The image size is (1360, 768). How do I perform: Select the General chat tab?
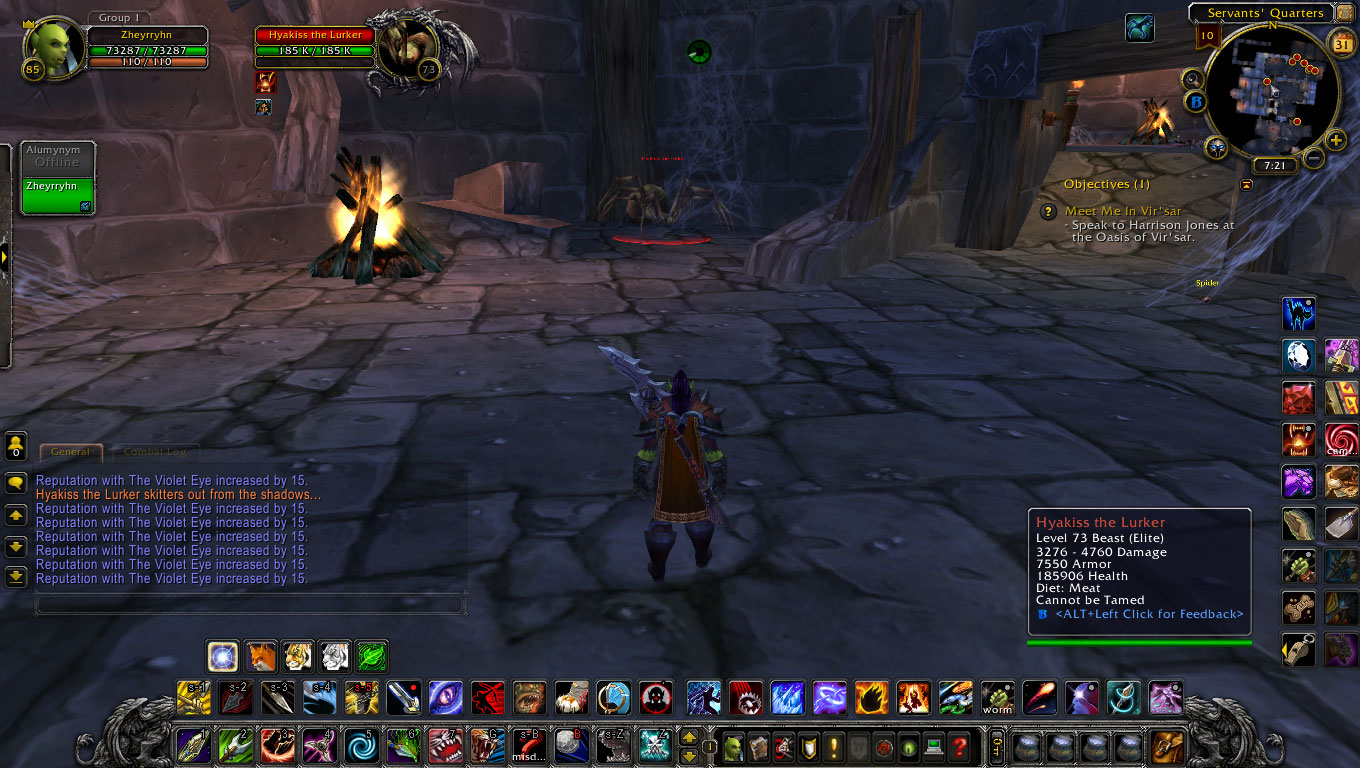(x=70, y=451)
